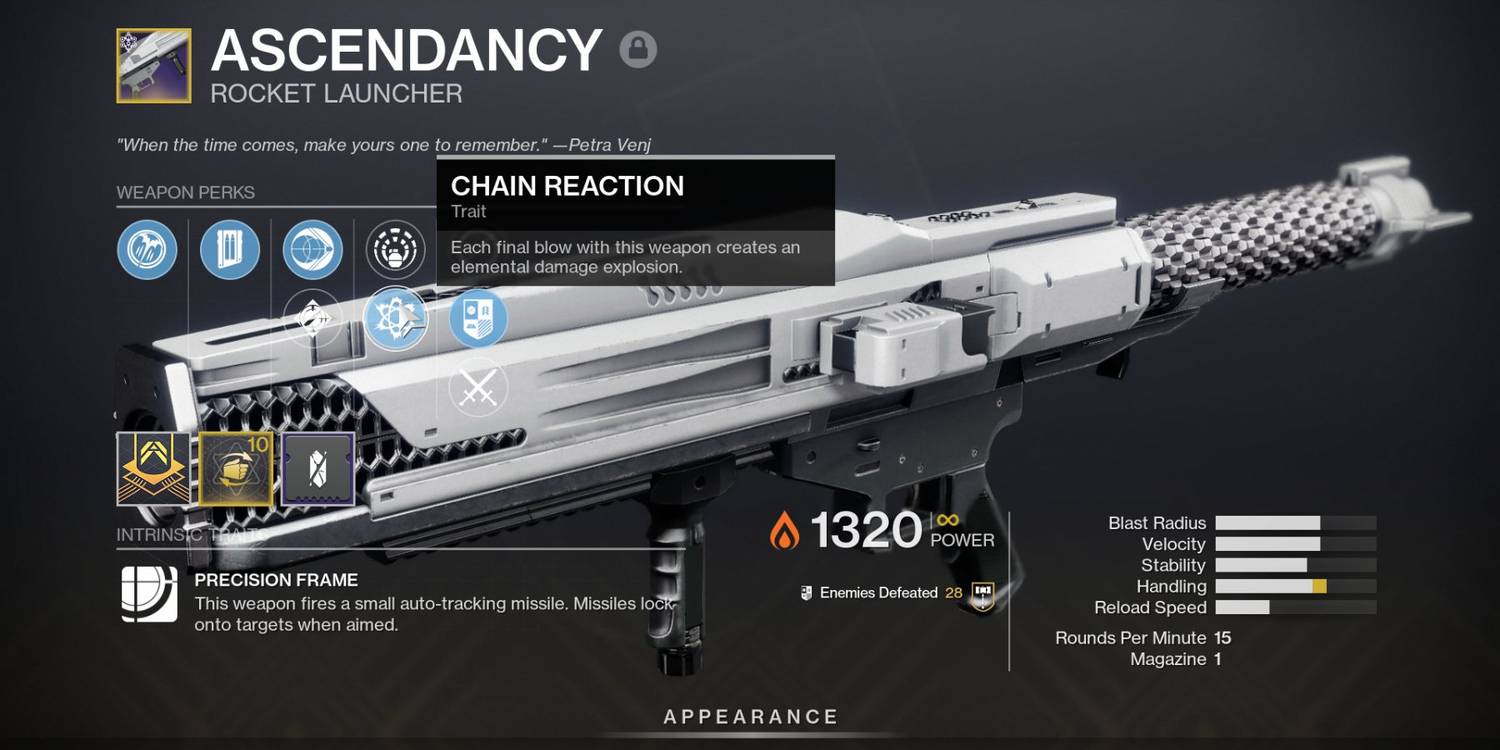Inspect the crossed swords perk icon

[x=478, y=387]
